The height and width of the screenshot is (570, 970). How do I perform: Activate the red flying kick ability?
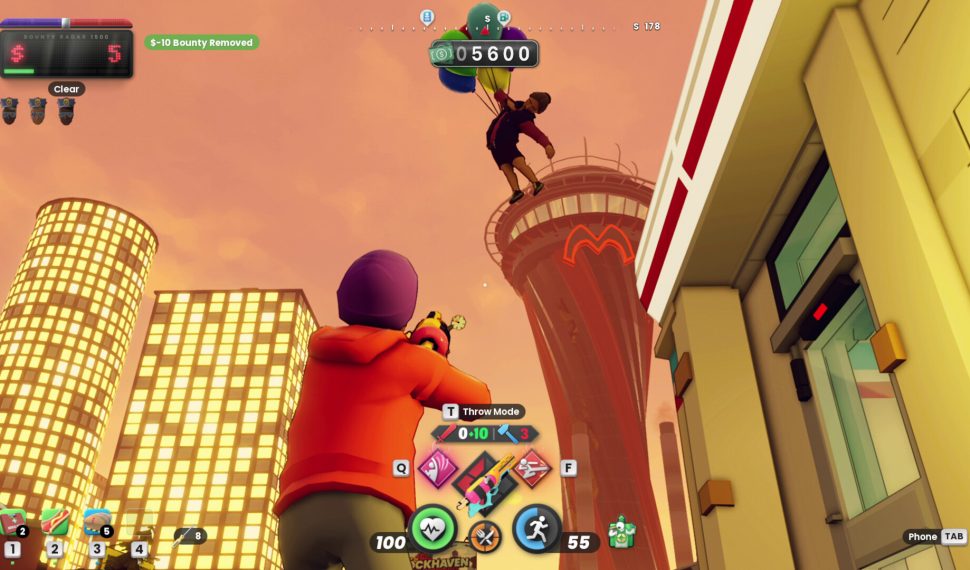[x=532, y=467]
